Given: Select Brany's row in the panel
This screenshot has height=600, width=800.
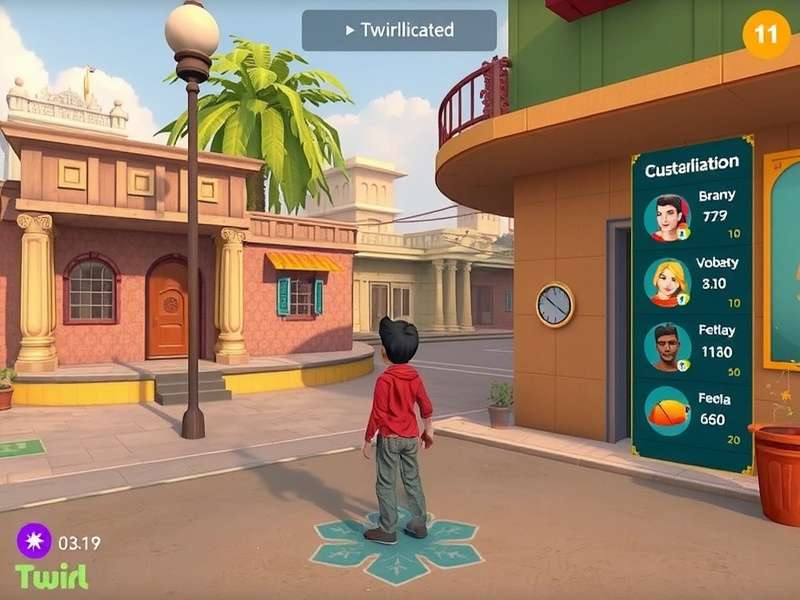Looking at the screenshot, I should [692, 216].
